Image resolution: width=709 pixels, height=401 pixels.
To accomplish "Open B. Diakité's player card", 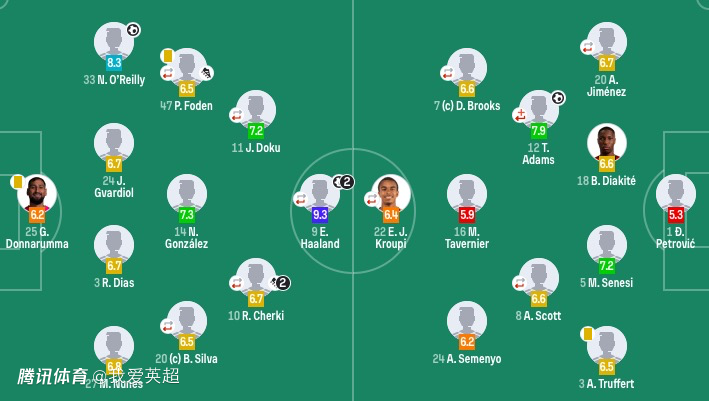I will (x=607, y=143).
